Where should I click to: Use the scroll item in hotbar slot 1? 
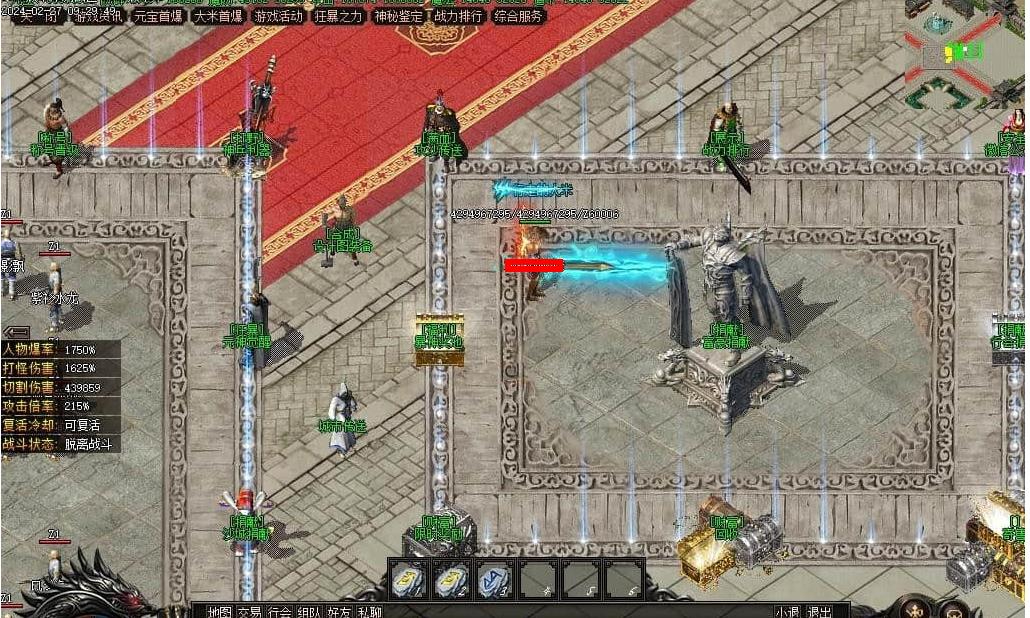tap(409, 579)
